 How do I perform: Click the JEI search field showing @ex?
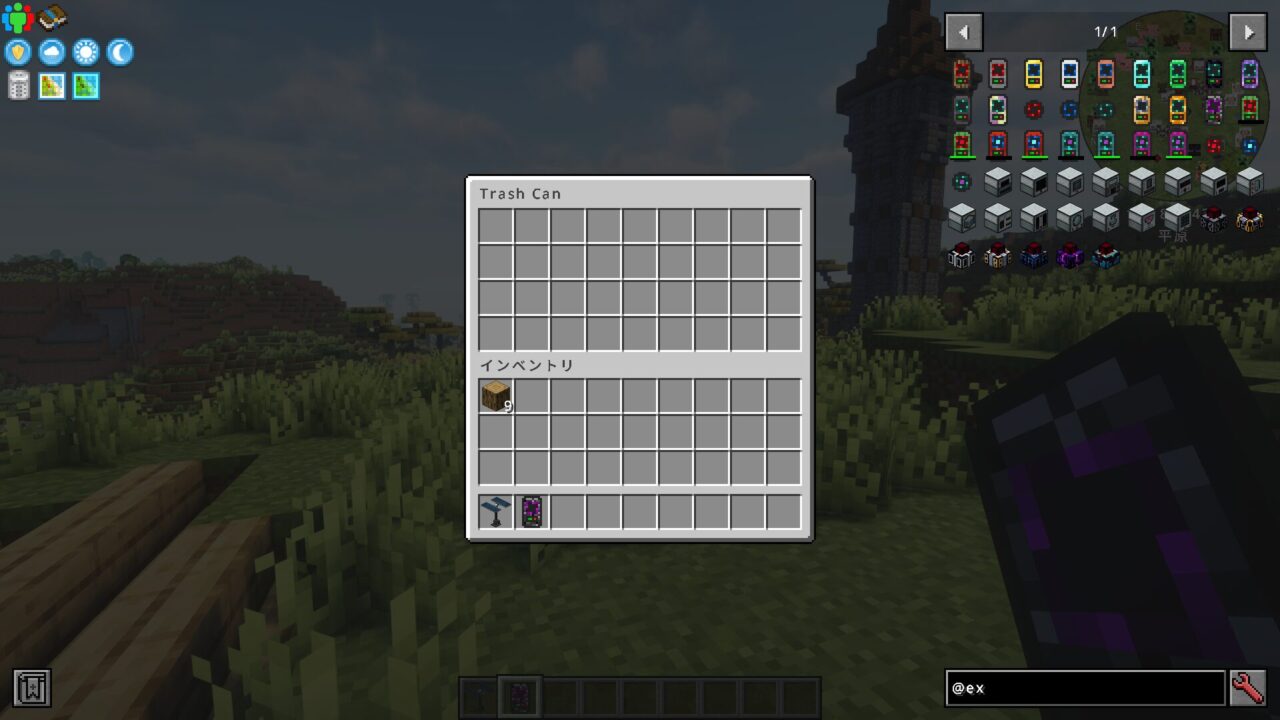[1085, 688]
